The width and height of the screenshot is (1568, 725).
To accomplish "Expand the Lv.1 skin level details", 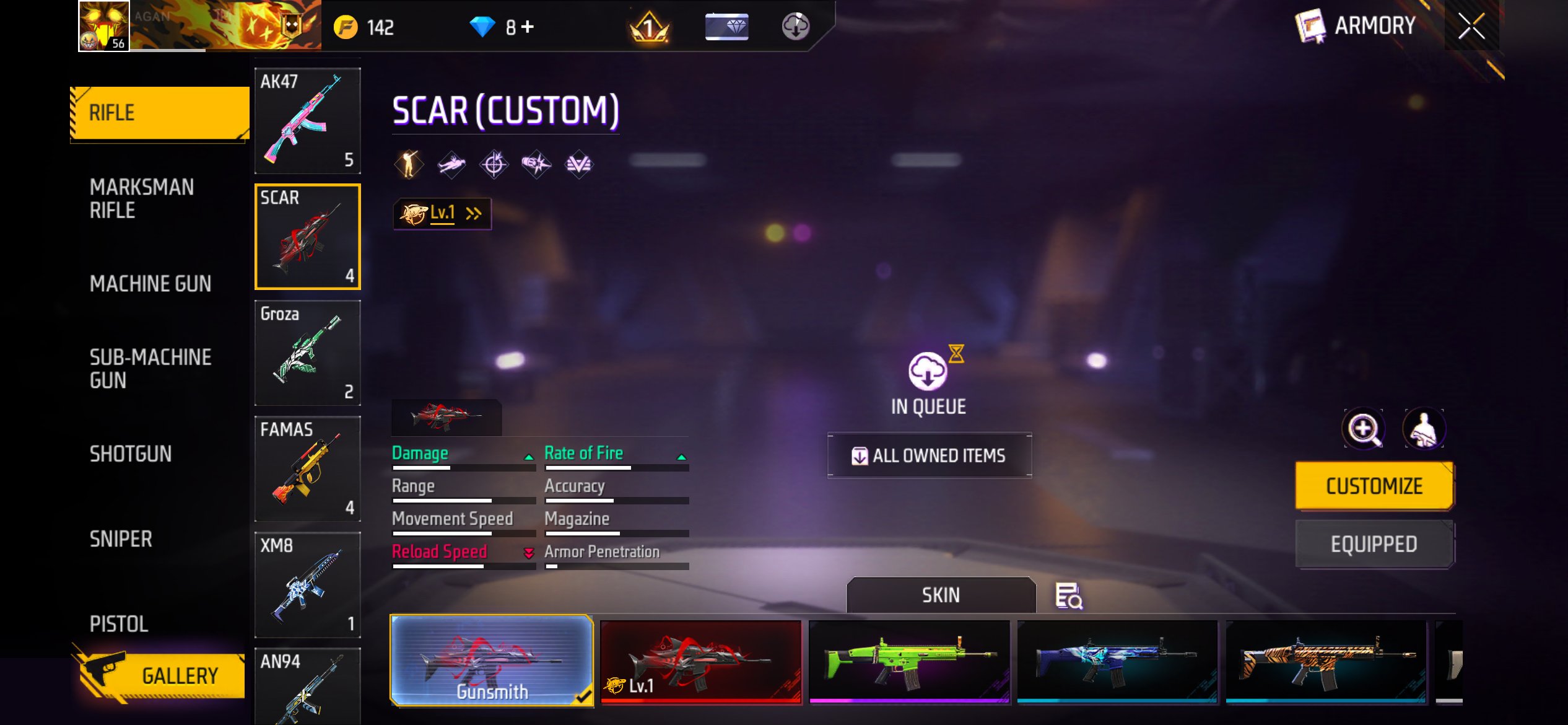I will [442, 214].
